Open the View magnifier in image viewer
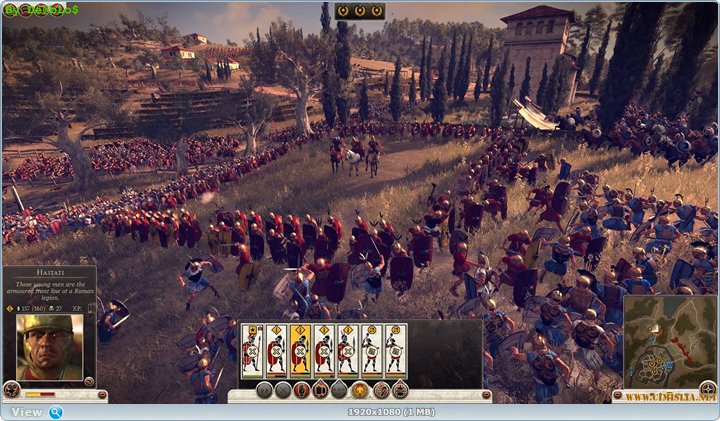This screenshot has width=720, height=421. [x=55, y=411]
